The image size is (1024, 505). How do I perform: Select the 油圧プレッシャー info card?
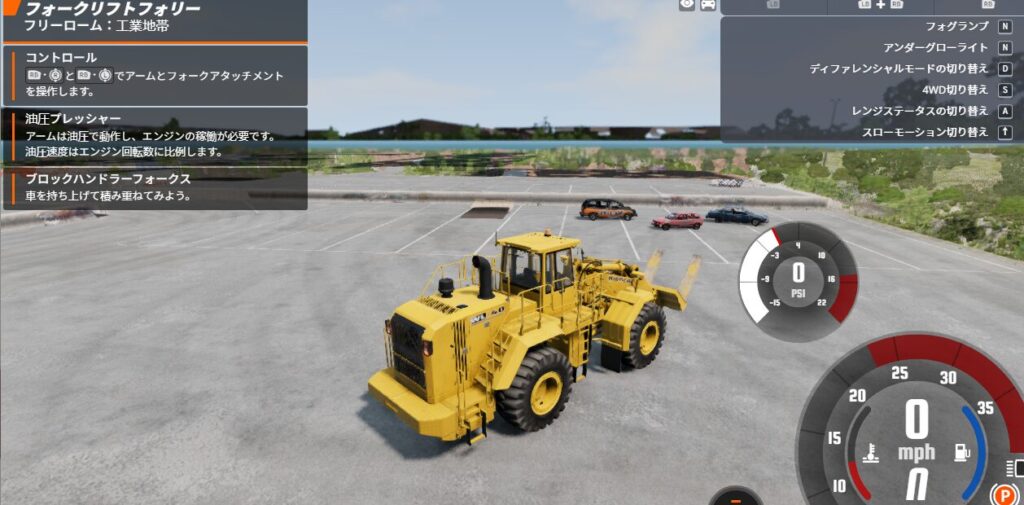[155, 135]
